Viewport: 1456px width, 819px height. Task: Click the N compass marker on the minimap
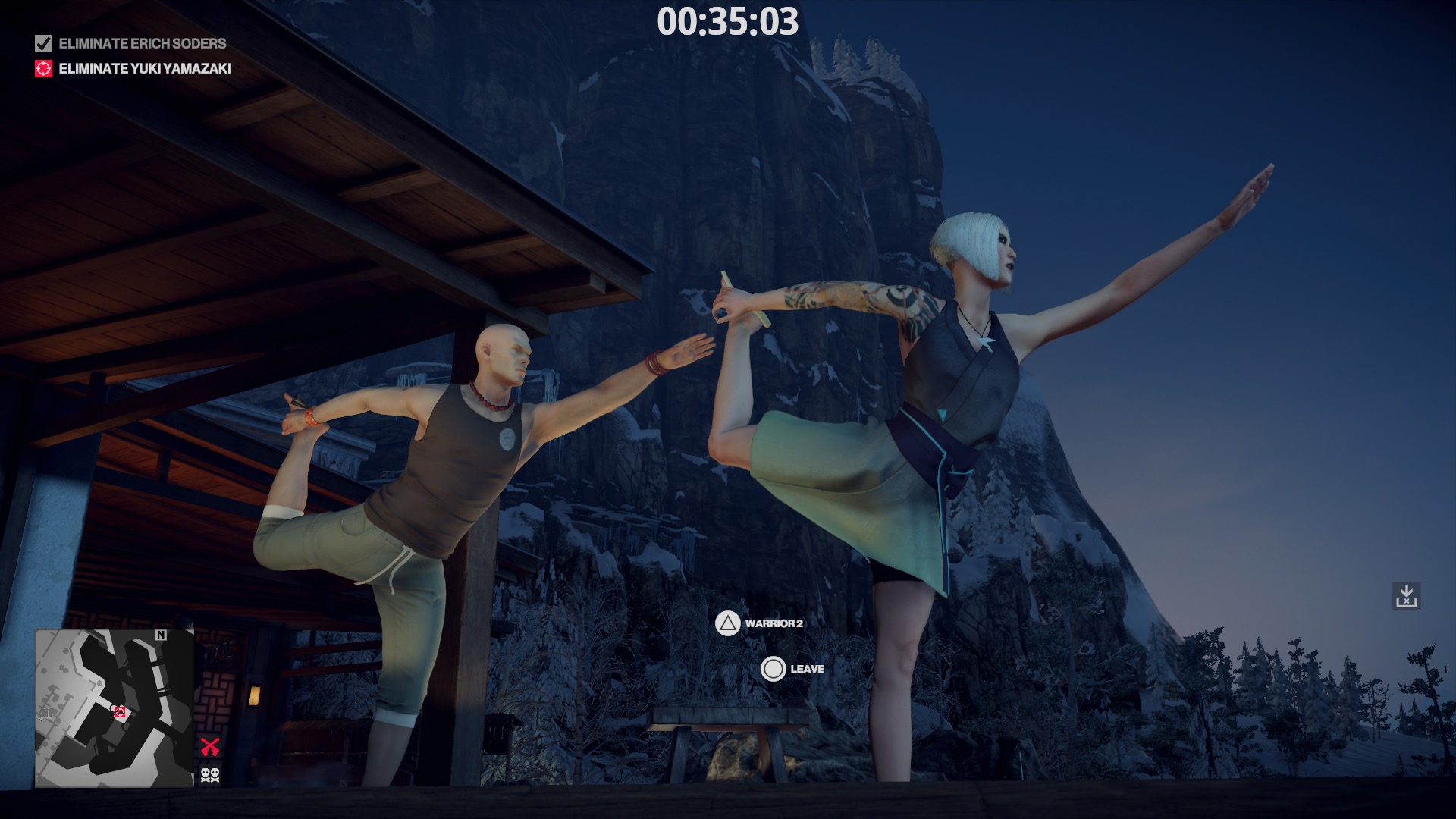click(x=161, y=635)
